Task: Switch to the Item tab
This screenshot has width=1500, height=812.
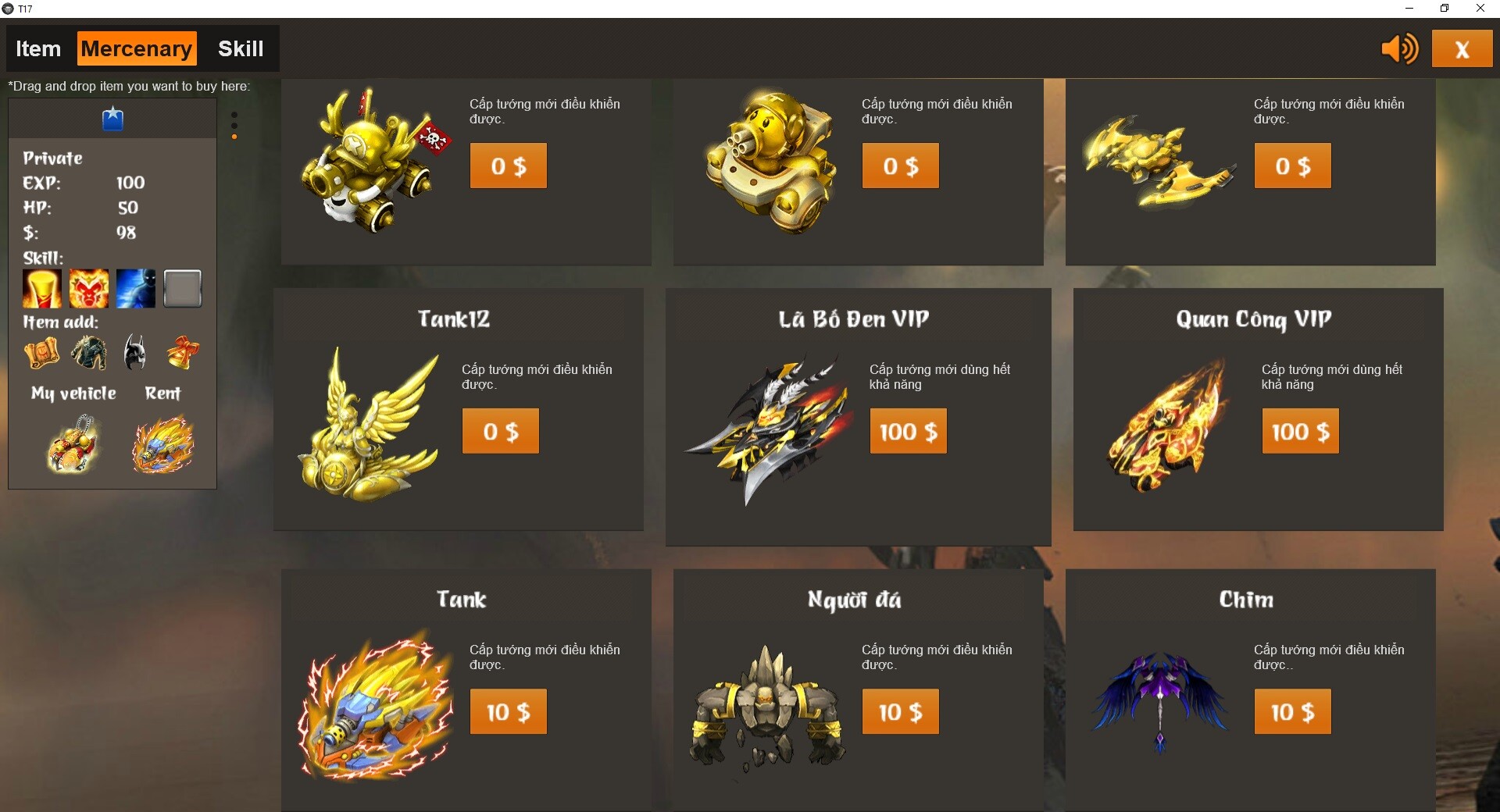Action: point(37,48)
